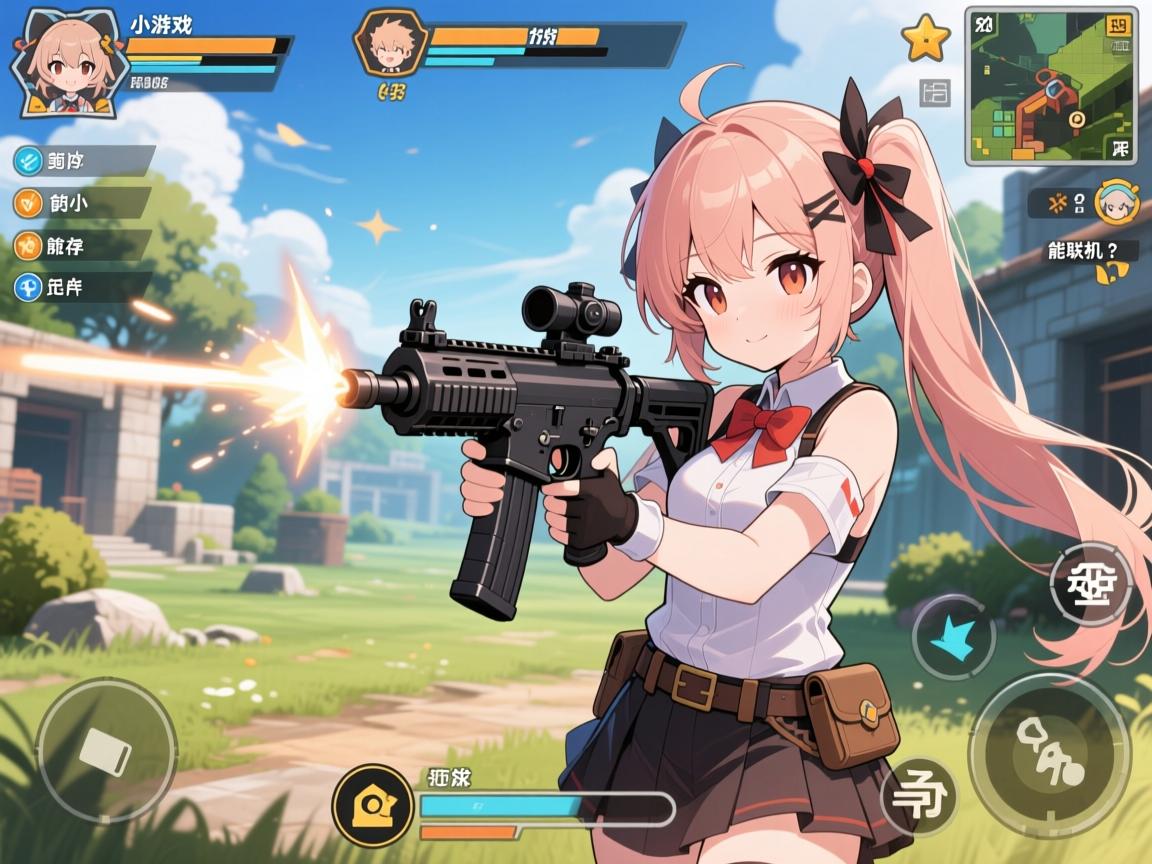Viewport: 1152px width, 864px height.
Task: Select the orange checkmark menu entry
Action: [82, 203]
